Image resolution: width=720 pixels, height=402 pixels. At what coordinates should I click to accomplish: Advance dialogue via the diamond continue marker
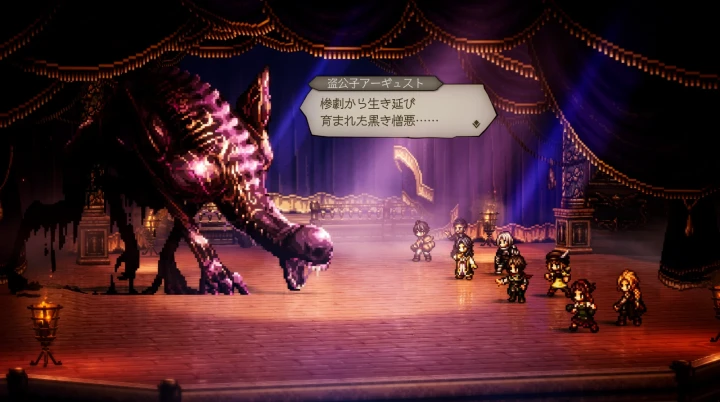(477, 124)
